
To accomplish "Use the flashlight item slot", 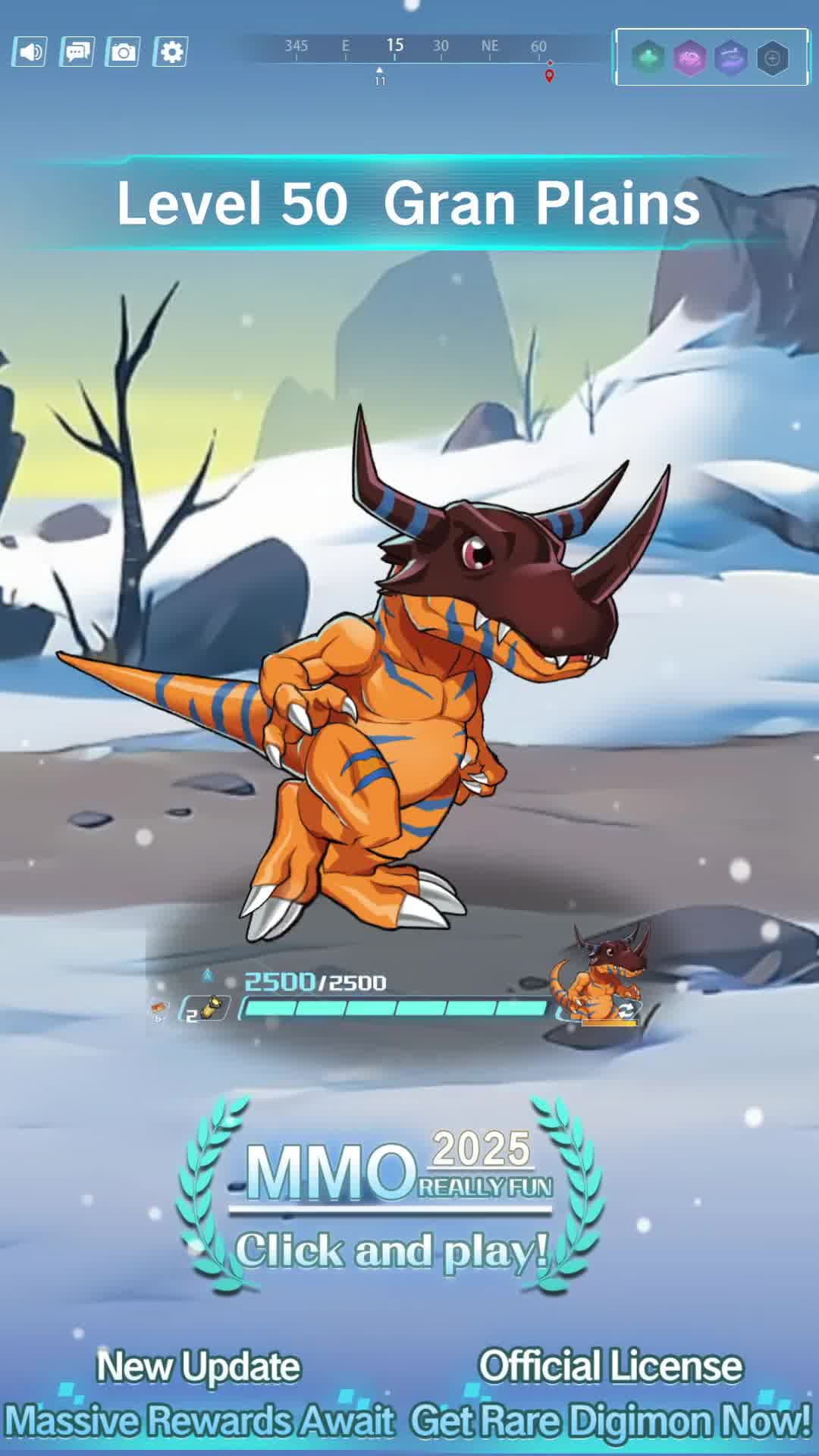I will (x=206, y=1009).
